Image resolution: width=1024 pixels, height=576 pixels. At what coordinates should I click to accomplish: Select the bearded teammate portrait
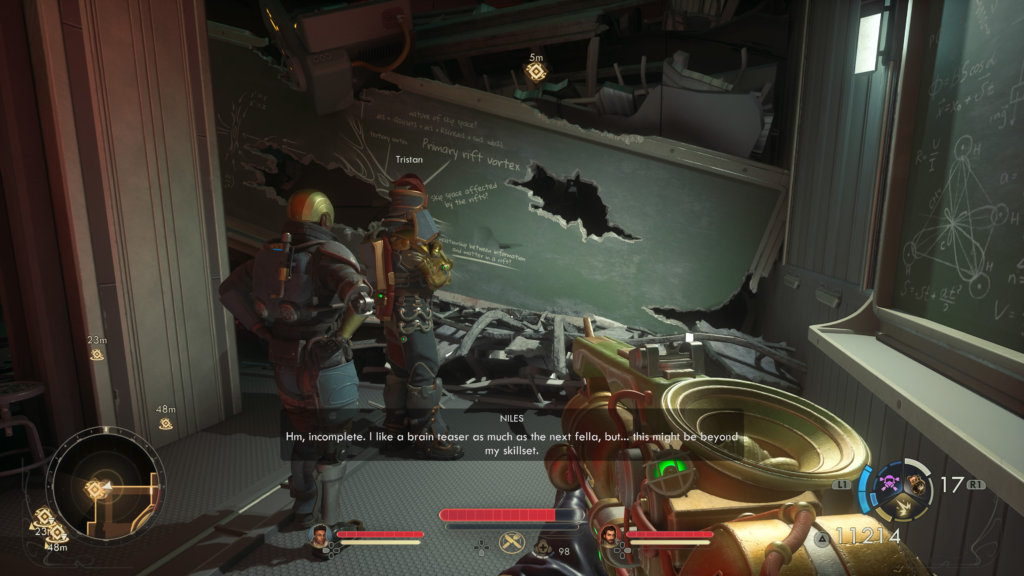(608, 536)
